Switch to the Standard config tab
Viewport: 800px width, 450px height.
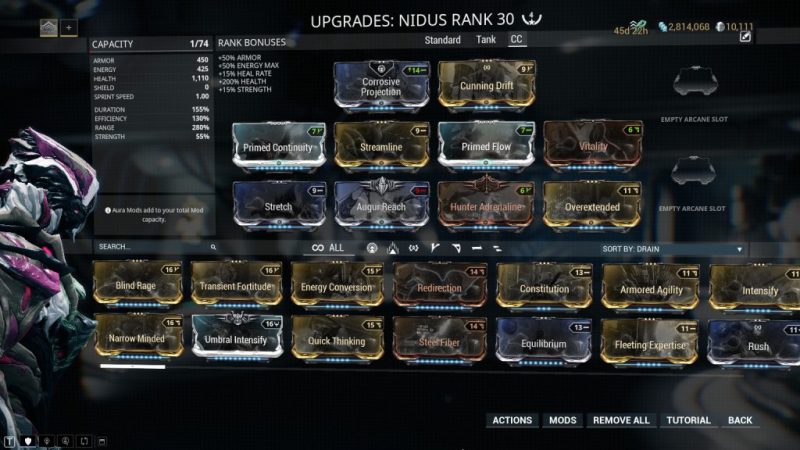442,40
